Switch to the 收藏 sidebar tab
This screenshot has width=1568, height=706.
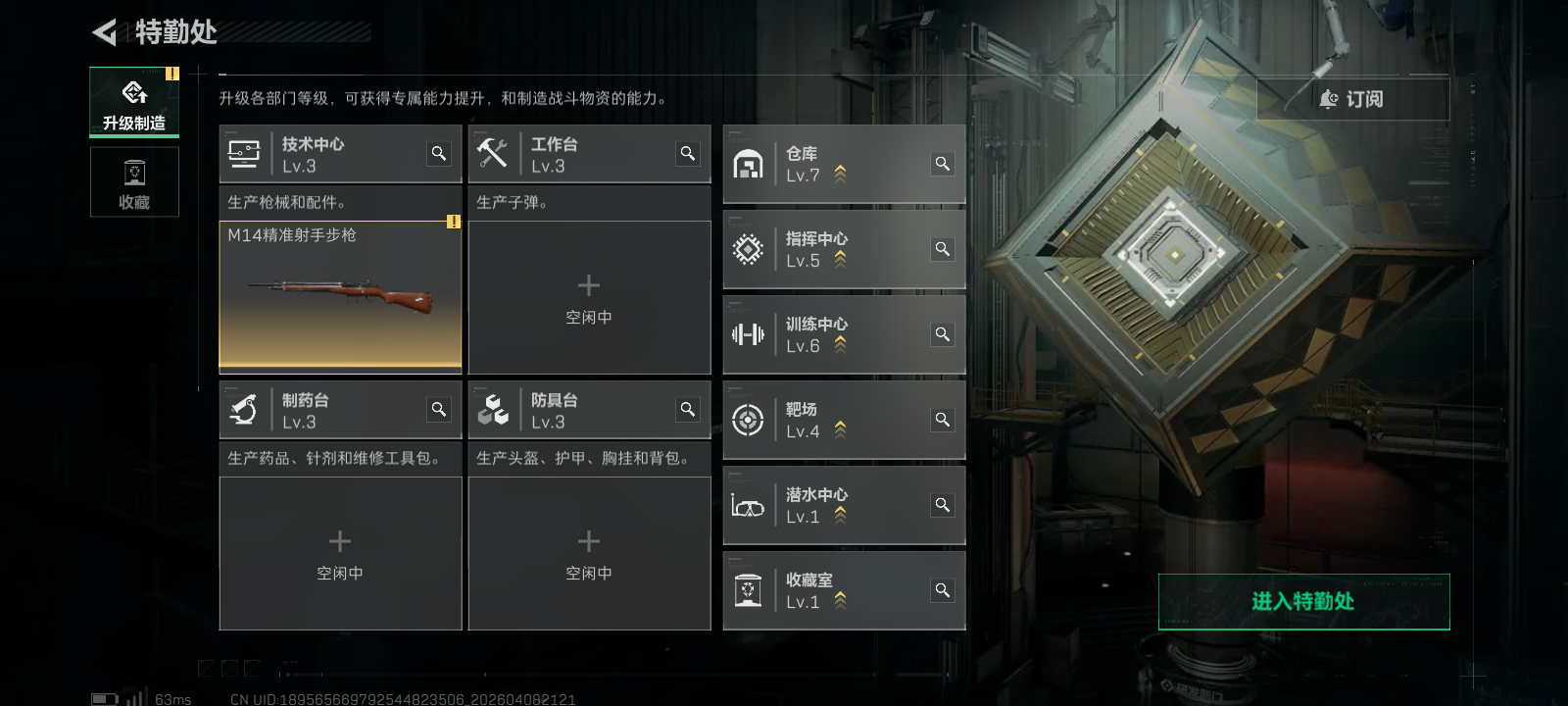pos(134,181)
